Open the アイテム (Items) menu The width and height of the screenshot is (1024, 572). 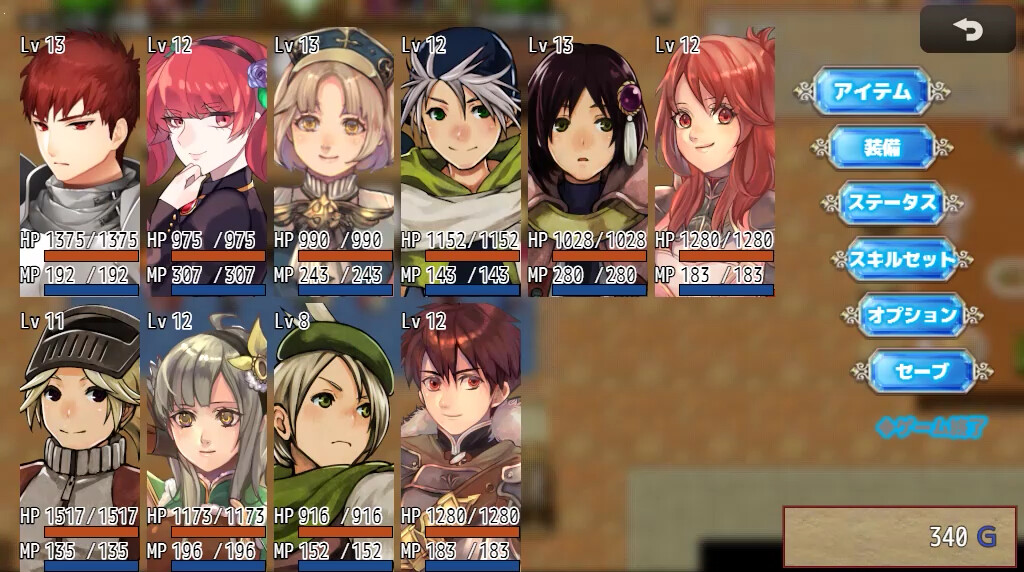(x=872, y=92)
